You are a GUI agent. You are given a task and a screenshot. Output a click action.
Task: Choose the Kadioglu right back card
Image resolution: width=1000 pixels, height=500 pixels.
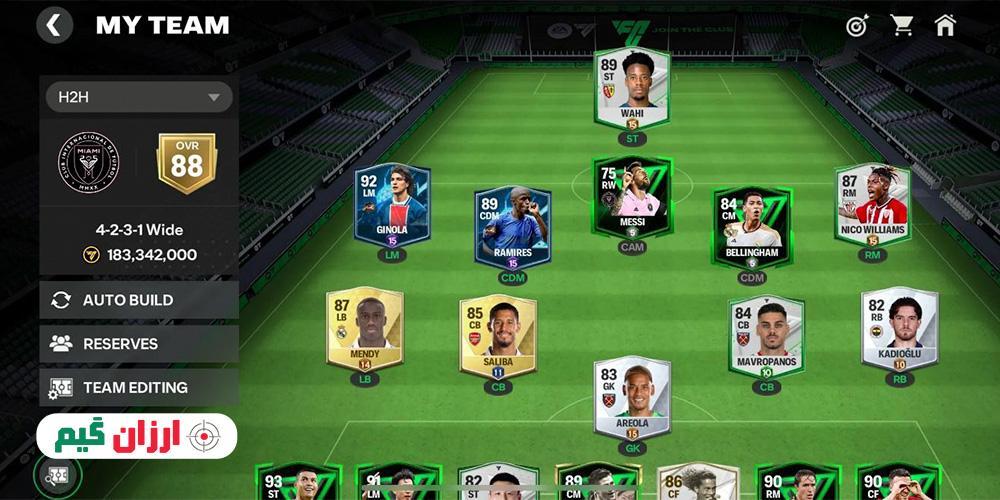point(899,330)
